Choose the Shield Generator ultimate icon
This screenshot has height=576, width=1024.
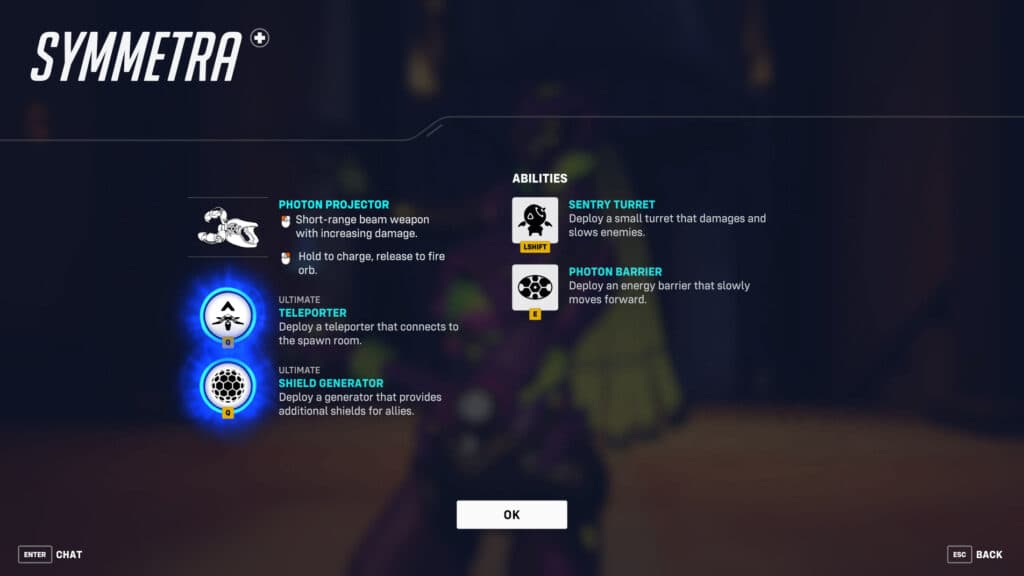coord(228,383)
